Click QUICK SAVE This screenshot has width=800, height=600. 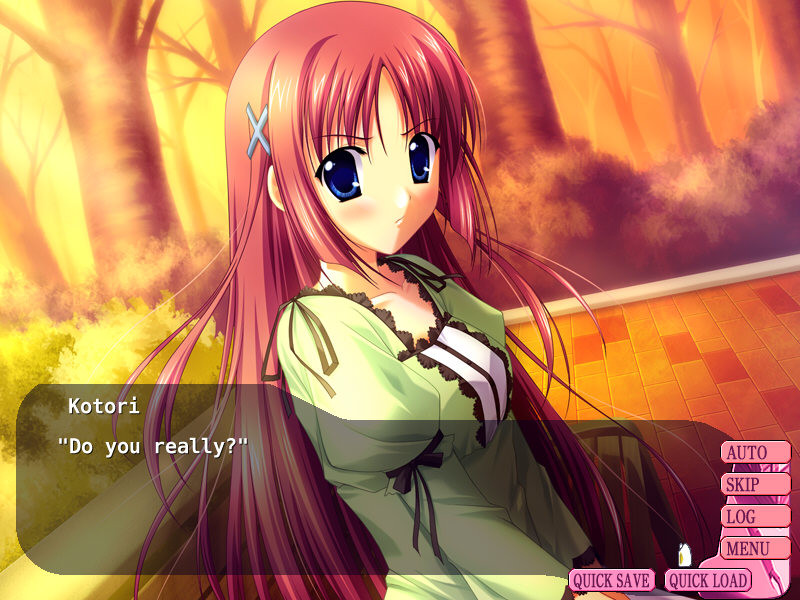pos(612,580)
